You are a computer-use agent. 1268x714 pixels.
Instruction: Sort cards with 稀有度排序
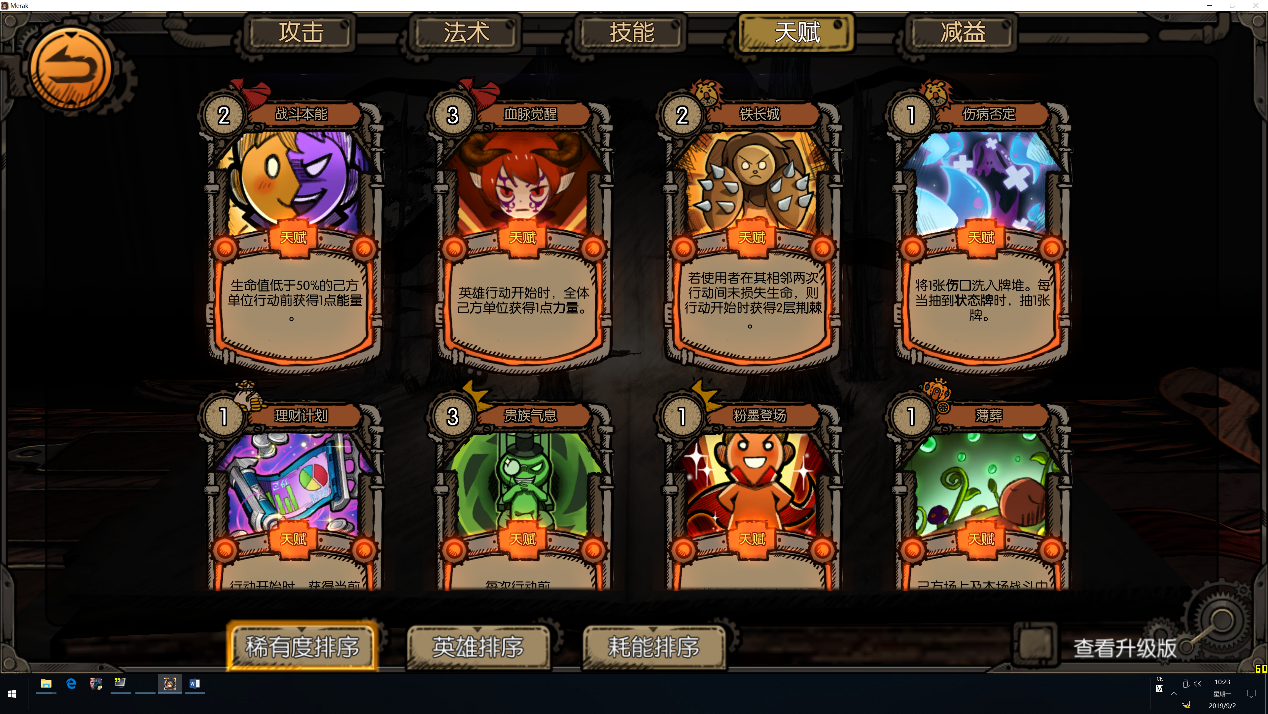pos(302,647)
